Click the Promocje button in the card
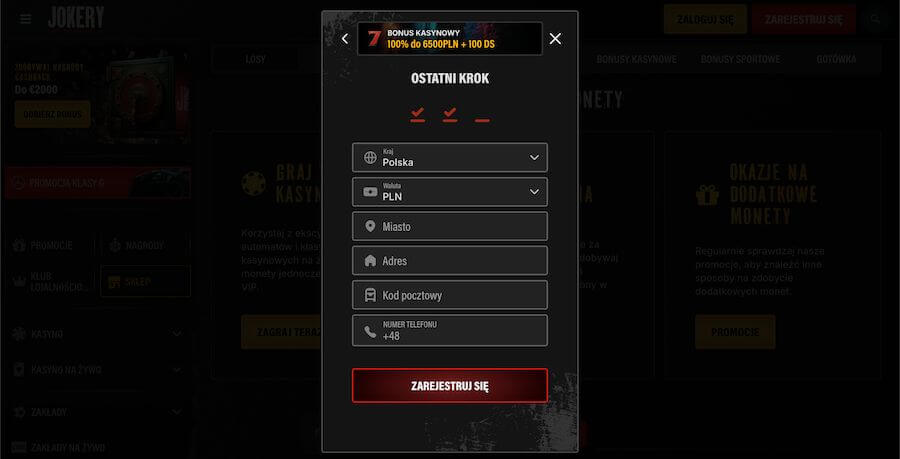 (x=735, y=331)
